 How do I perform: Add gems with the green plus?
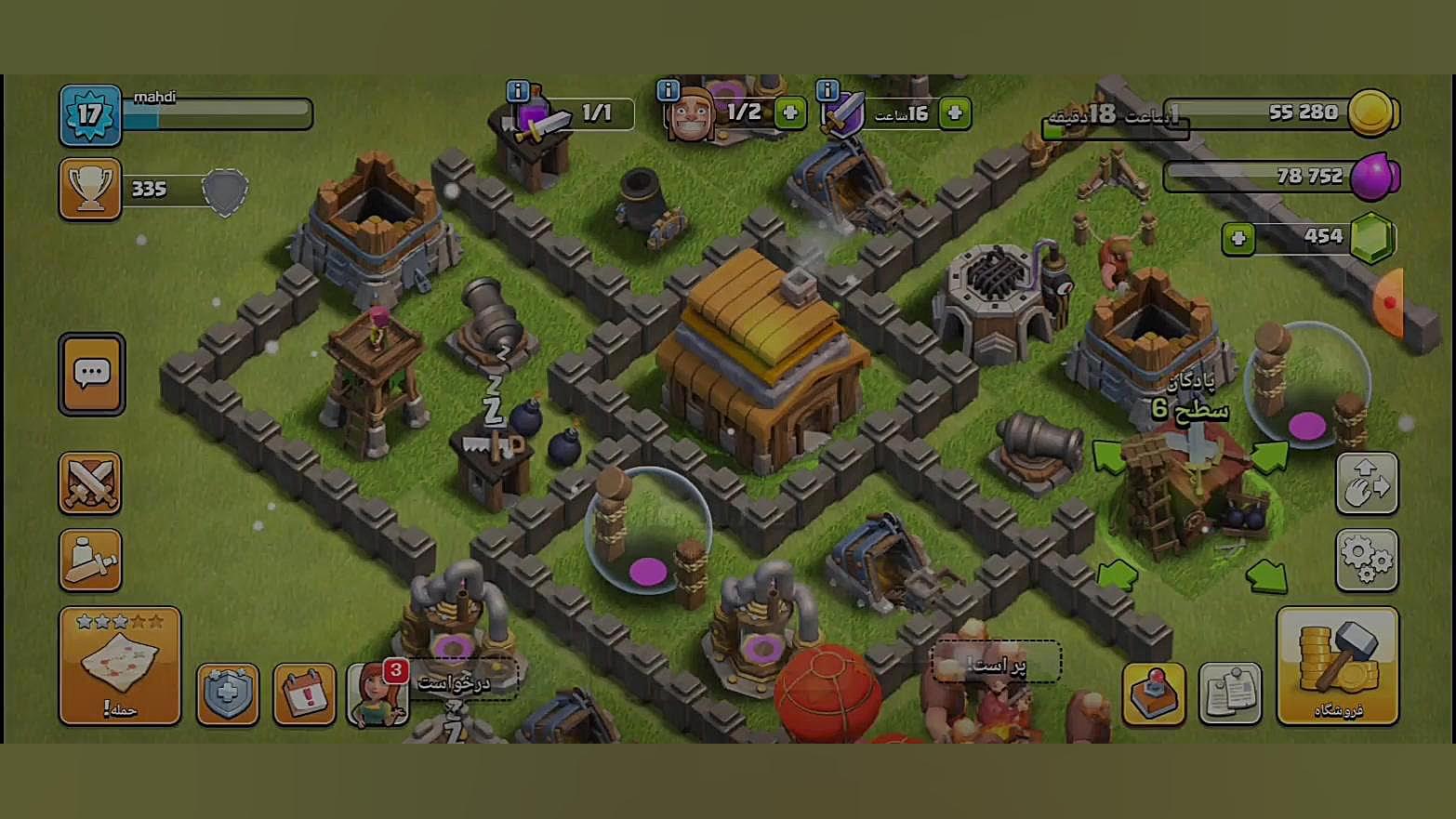(1238, 238)
